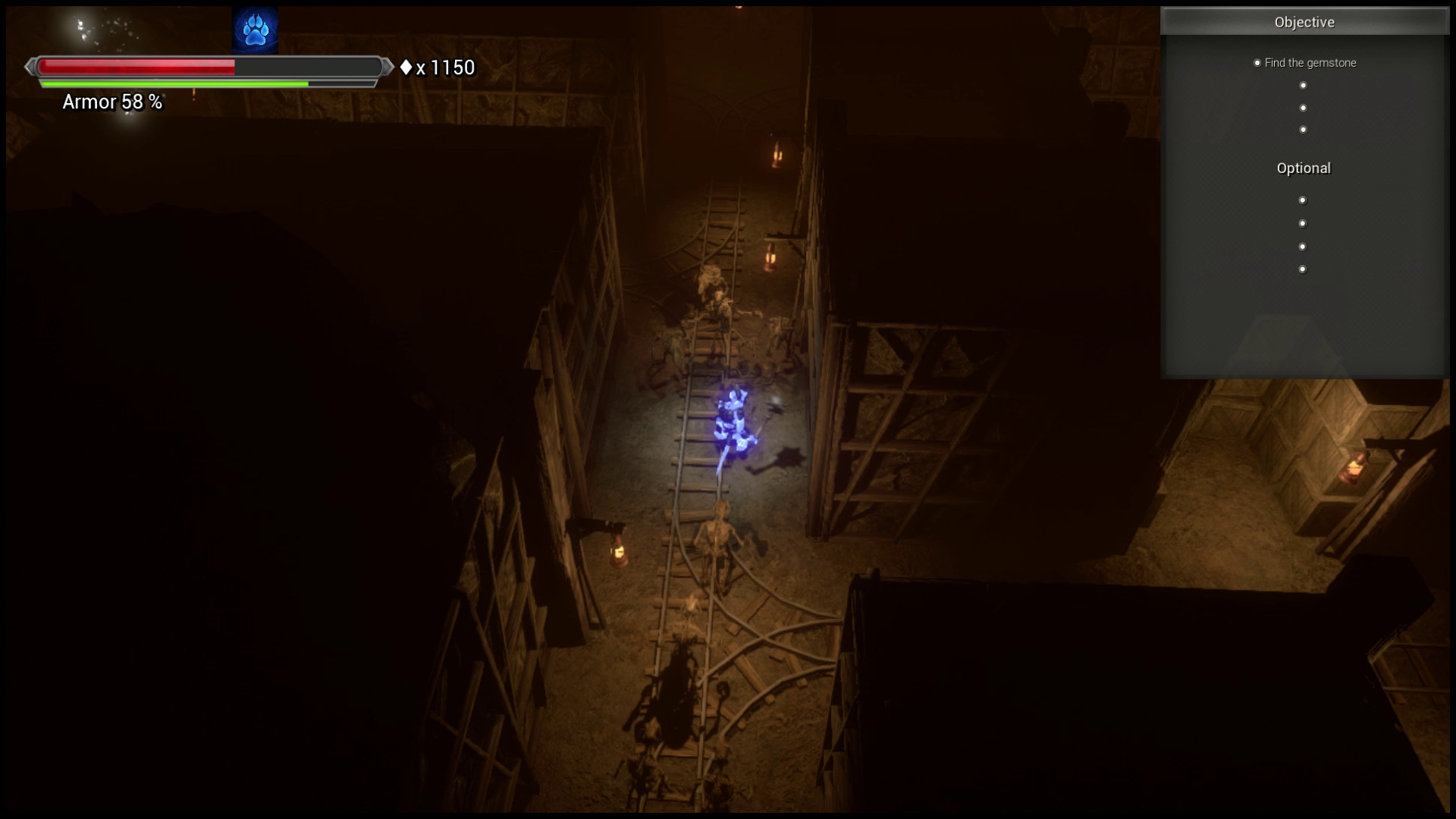Screen dimensions: 1456x819
Task: Select the Find the gemstone objective bullet
Action: point(1258,63)
